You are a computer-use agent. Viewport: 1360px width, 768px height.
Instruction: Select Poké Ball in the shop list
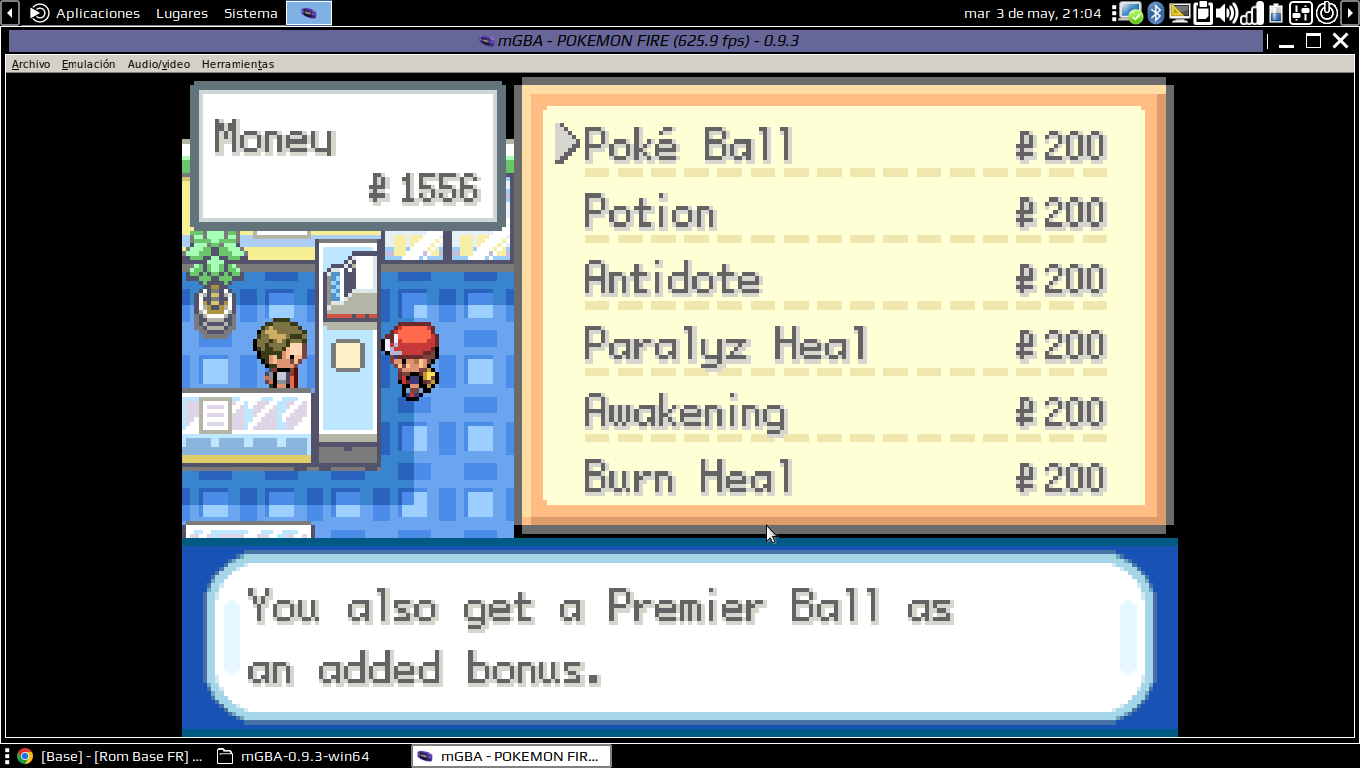tap(688, 146)
